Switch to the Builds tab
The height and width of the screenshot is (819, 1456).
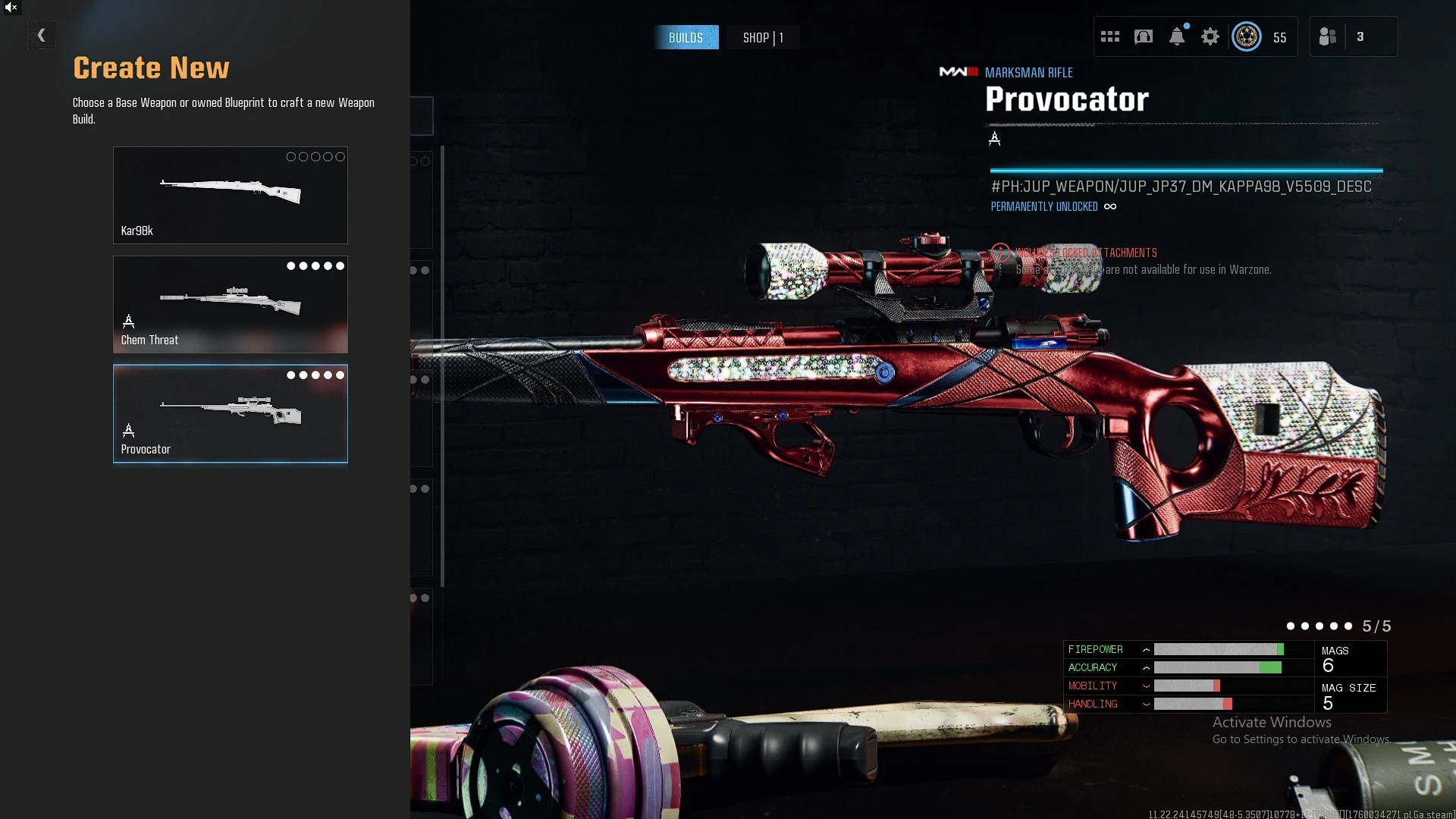pos(686,38)
